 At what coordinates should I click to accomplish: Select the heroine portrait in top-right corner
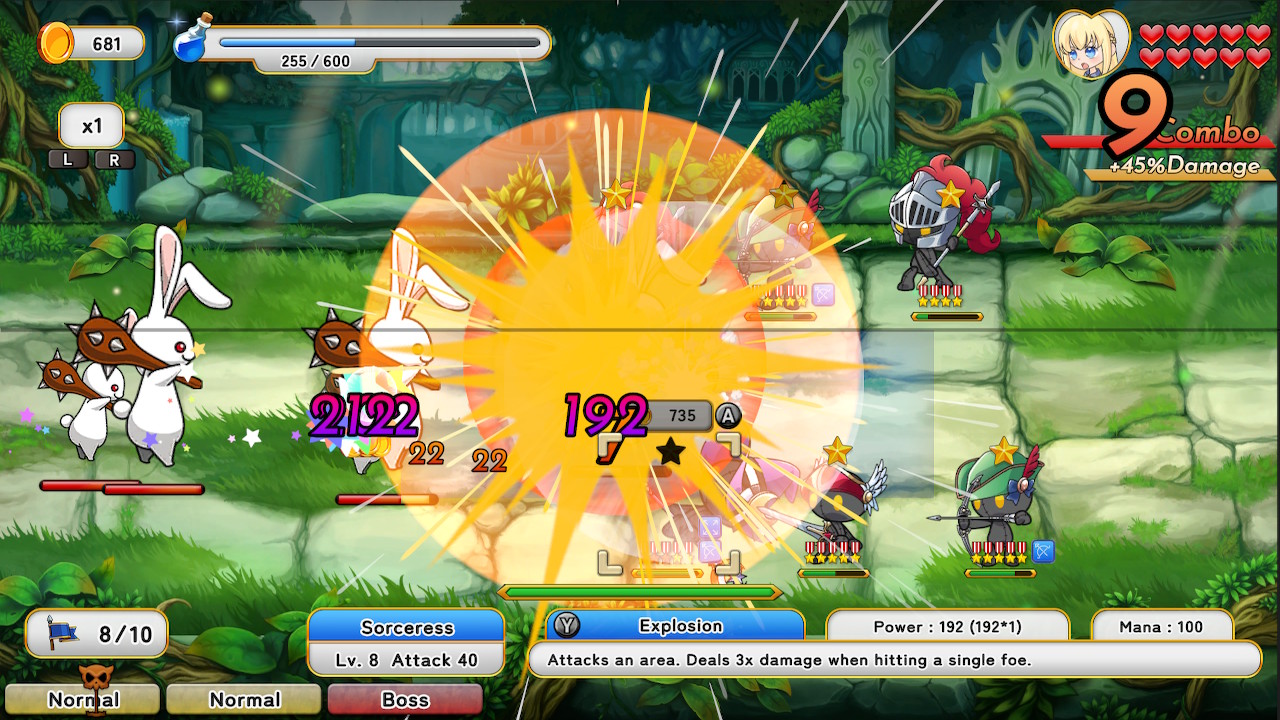tap(1094, 44)
